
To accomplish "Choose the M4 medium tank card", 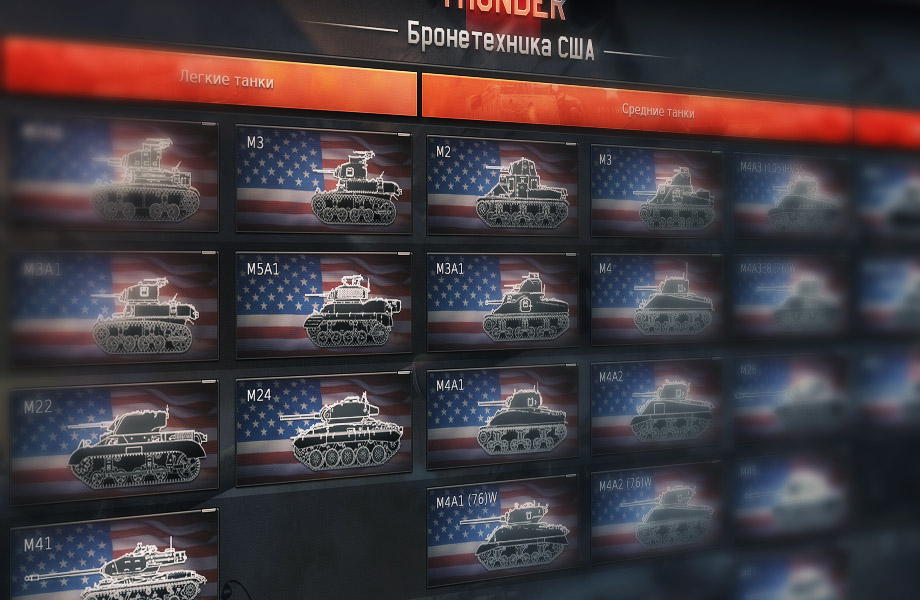I will pyautogui.click(x=656, y=300).
